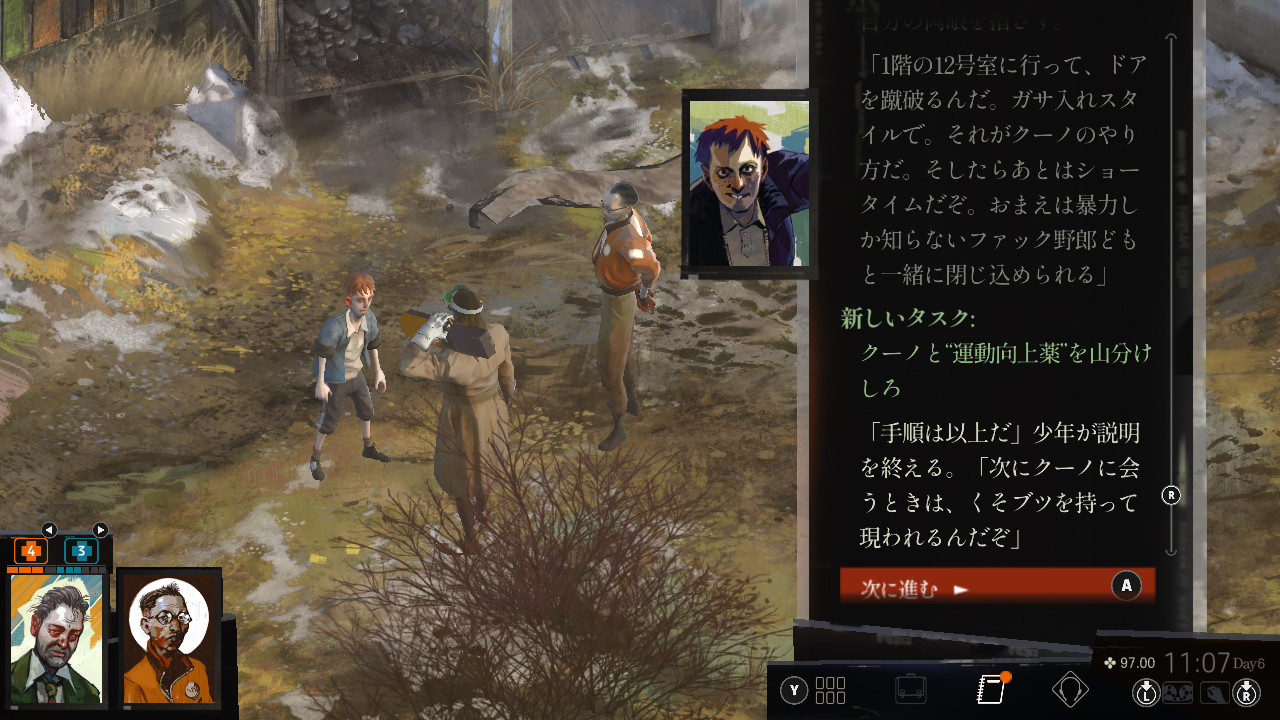
Task: Select the hand item slot
Action: [x=1214, y=691]
